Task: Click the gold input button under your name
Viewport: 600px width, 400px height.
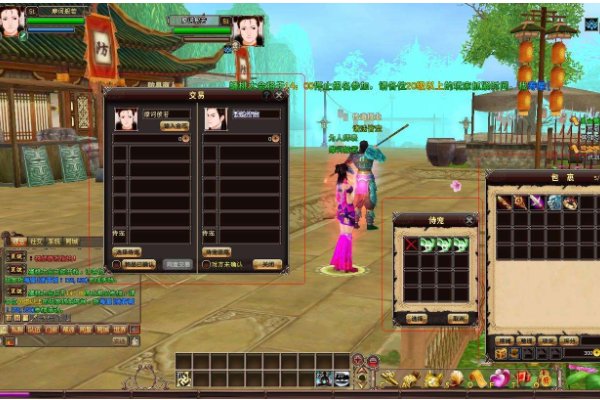Action: click(175, 127)
